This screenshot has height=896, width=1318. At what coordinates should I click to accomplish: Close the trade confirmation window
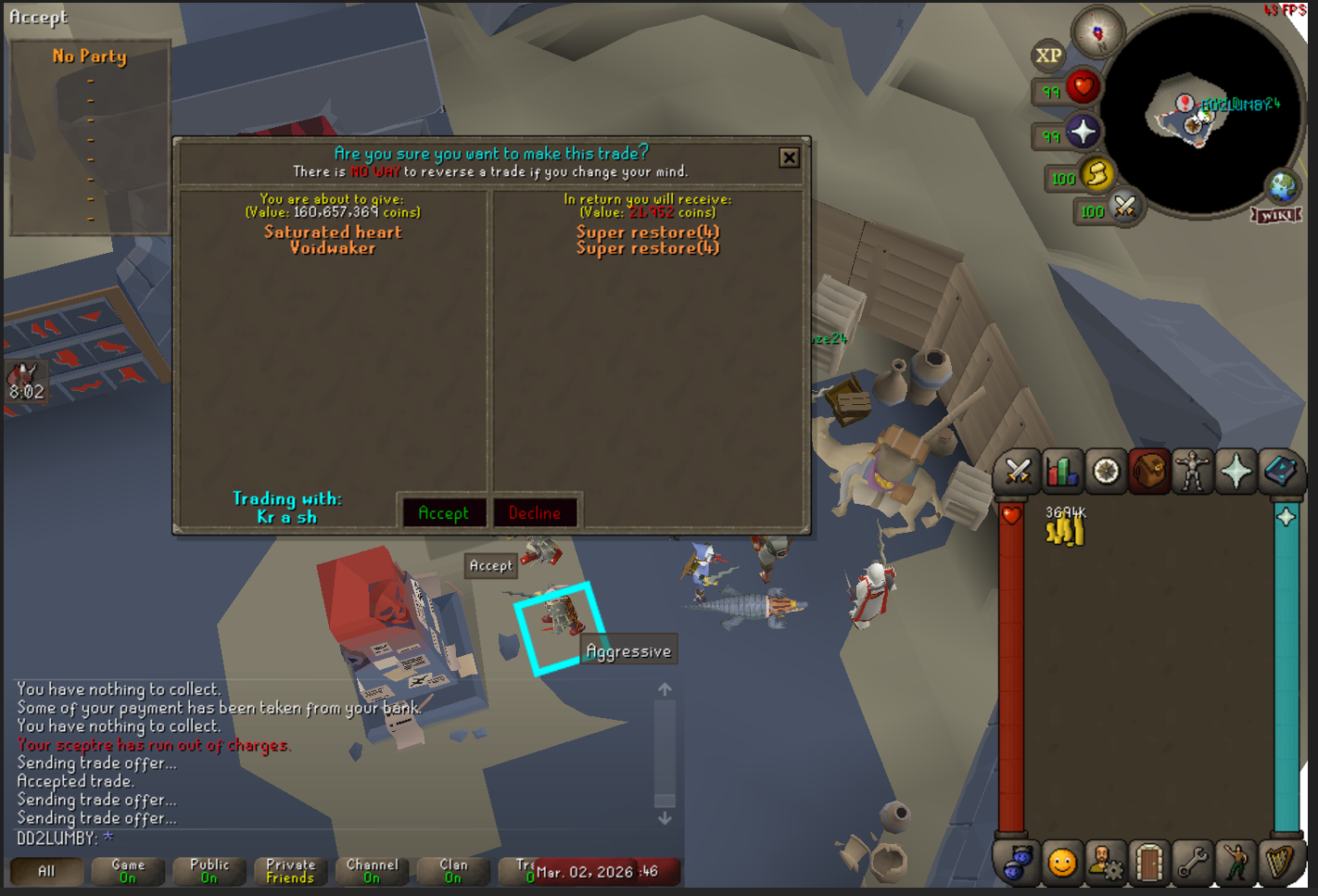(789, 158)
